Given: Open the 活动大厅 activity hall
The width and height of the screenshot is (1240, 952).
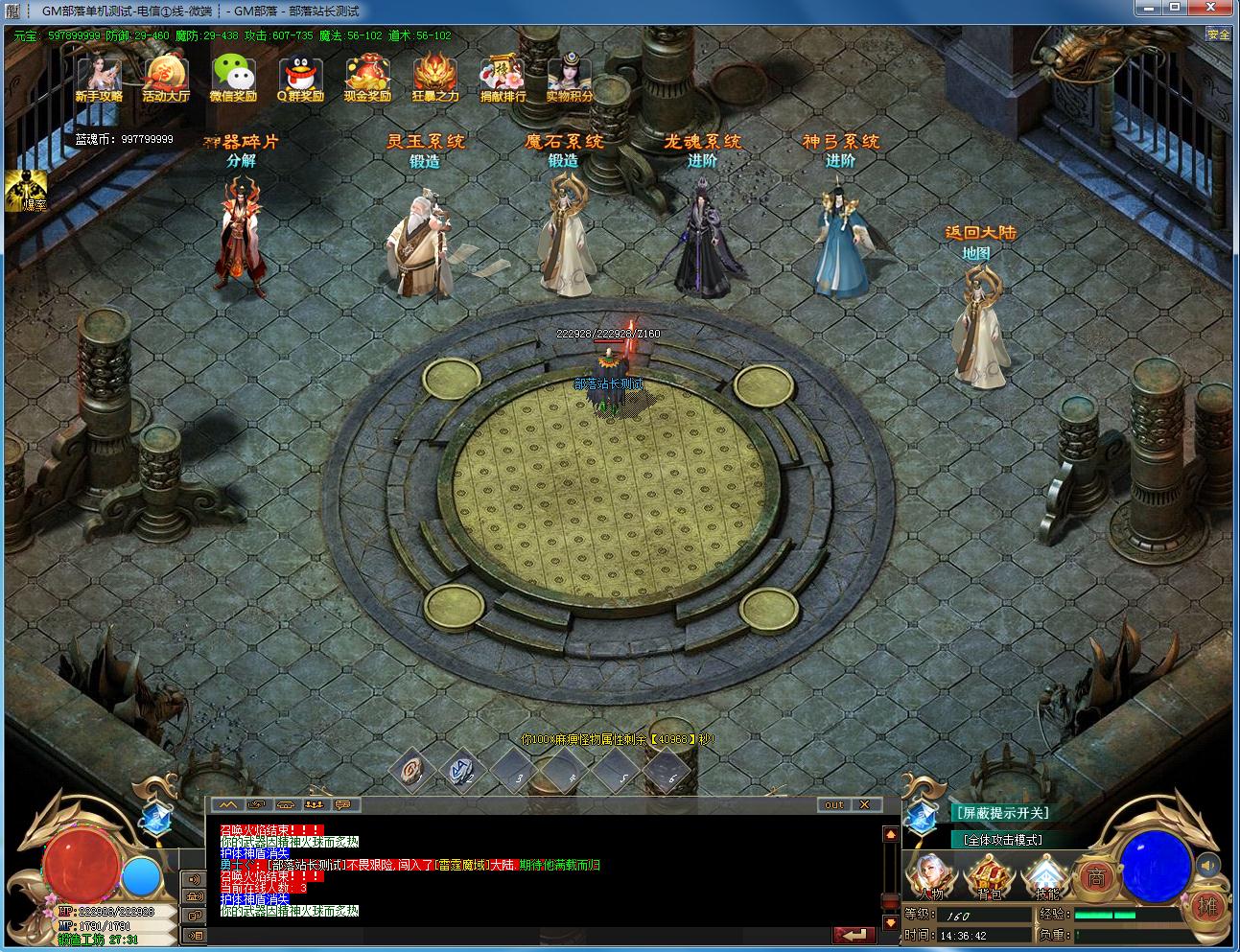Looking at the screenshot, I should pos(166,78).
